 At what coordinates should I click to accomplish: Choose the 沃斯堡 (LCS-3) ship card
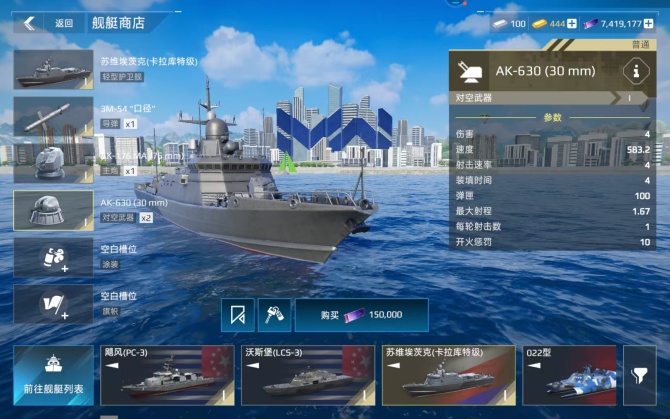305,375
